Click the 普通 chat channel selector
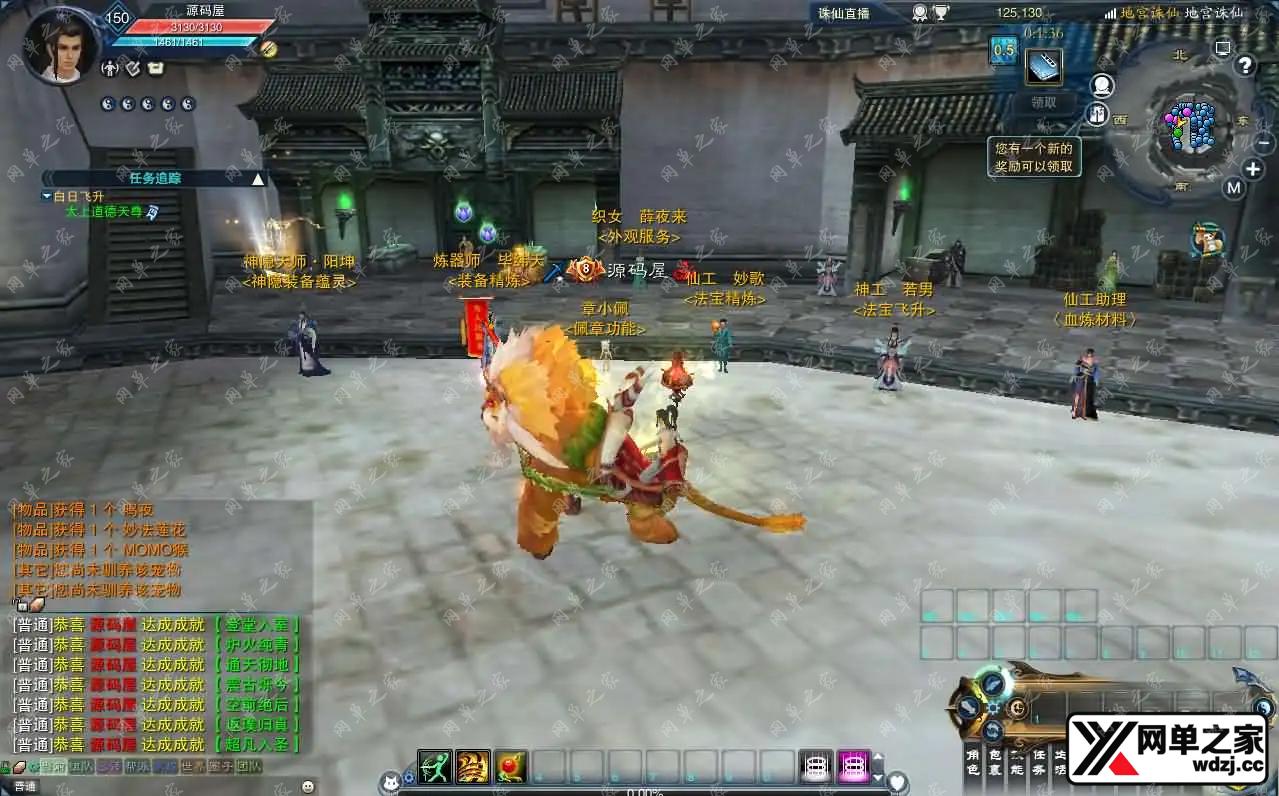Viewport: 1279px width, 796px height. [24, 787]
